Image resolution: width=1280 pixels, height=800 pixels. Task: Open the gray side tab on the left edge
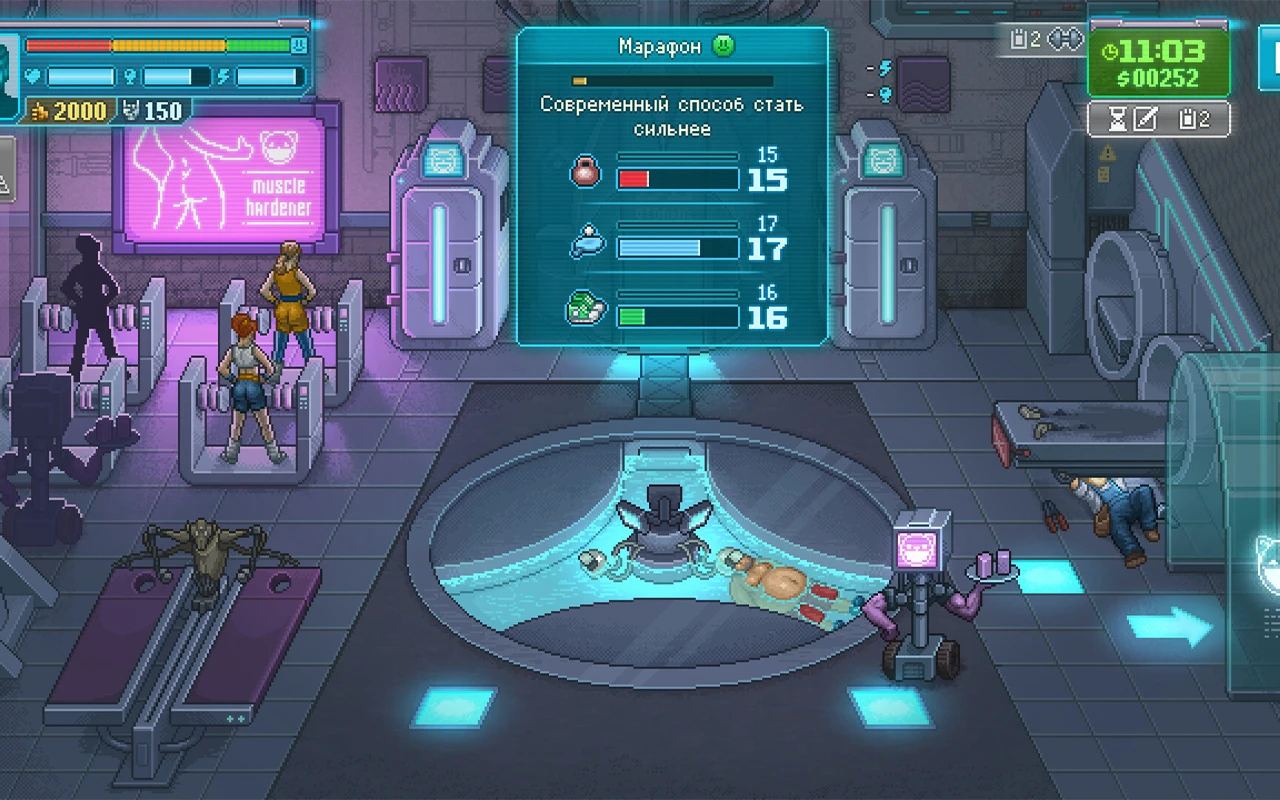point(6,168)
